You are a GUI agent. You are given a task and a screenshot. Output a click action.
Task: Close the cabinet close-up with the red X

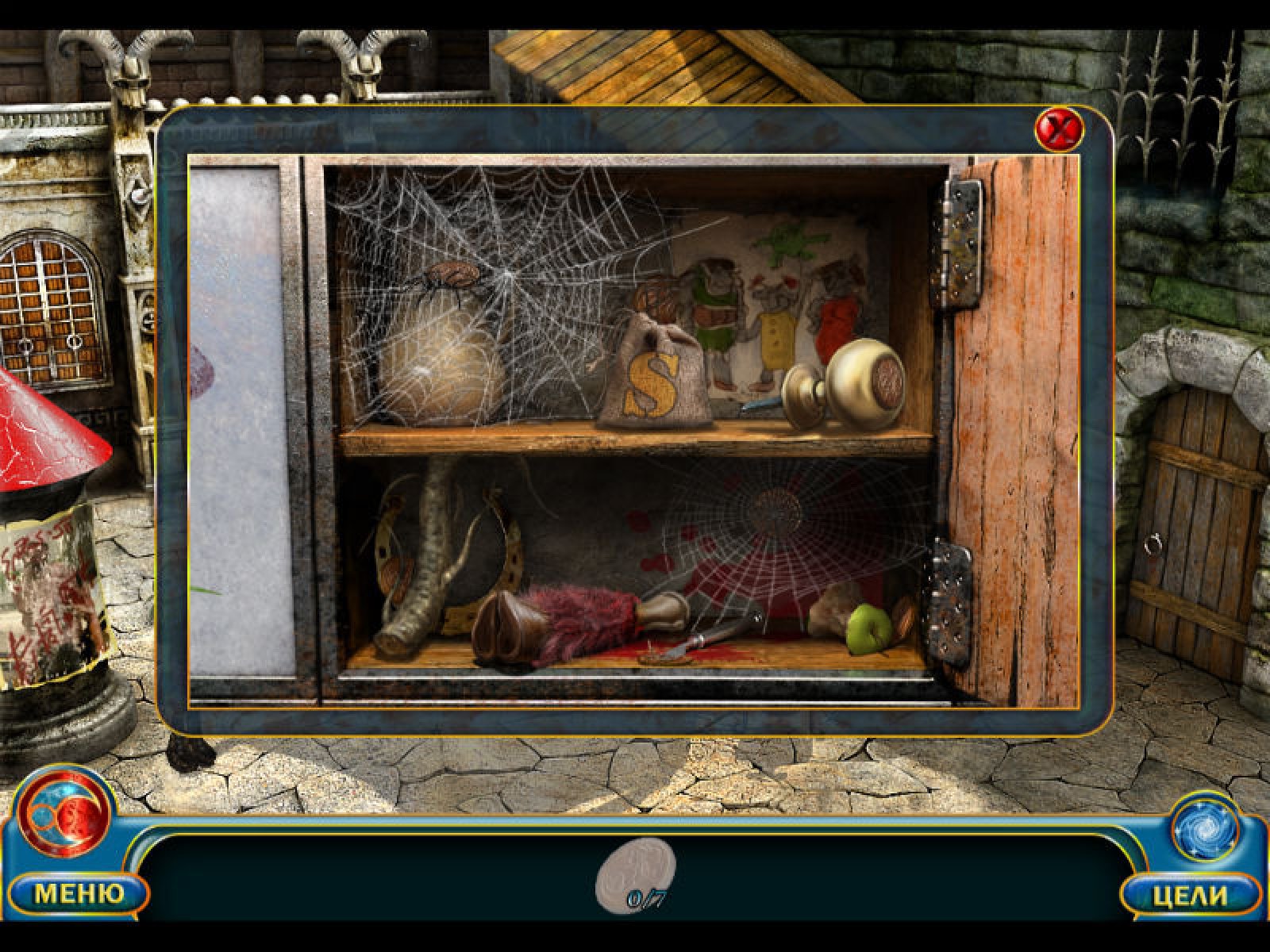(x=1059, y=129)
